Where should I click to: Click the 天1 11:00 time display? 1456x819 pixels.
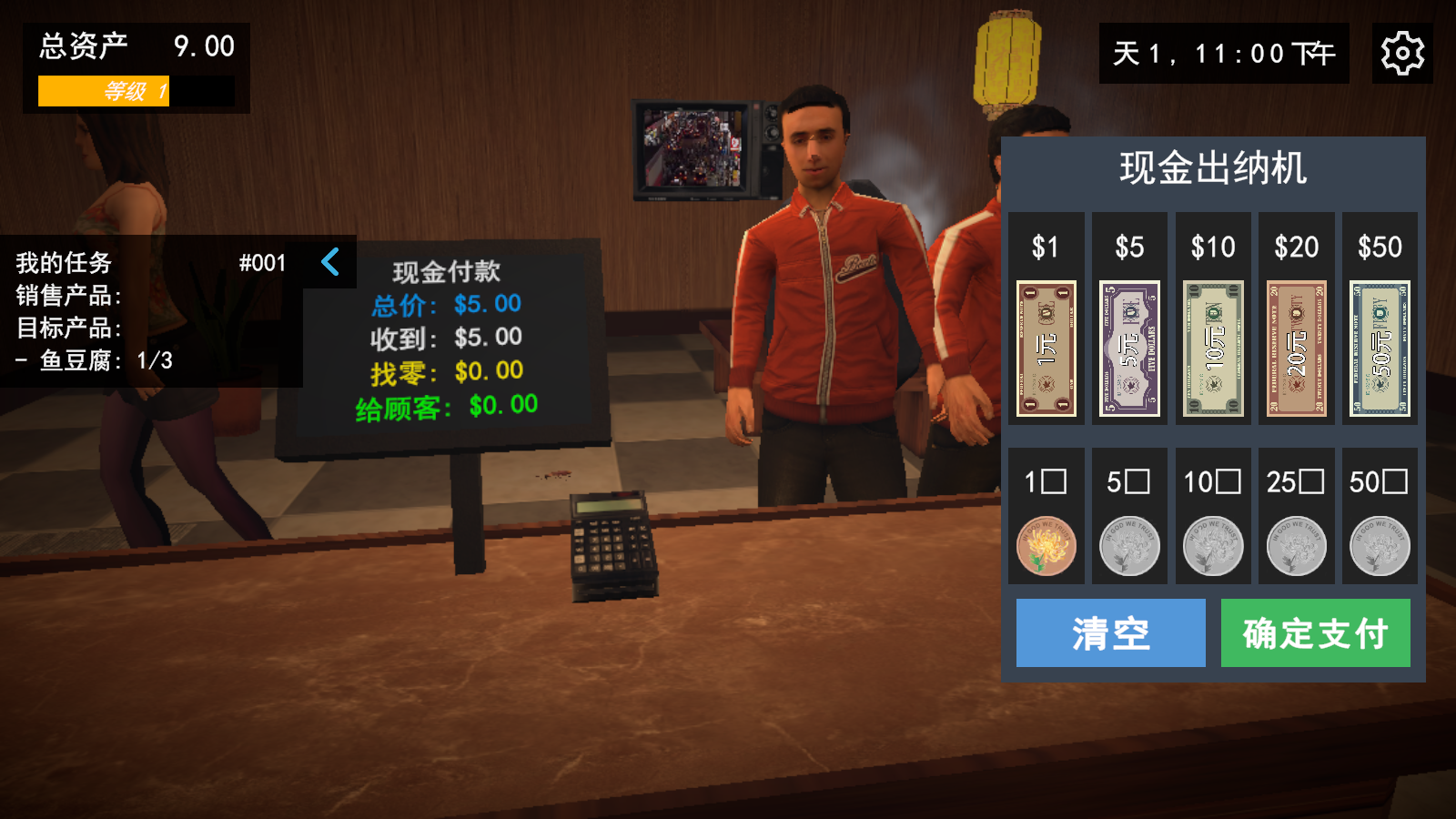pos(1221,55)
